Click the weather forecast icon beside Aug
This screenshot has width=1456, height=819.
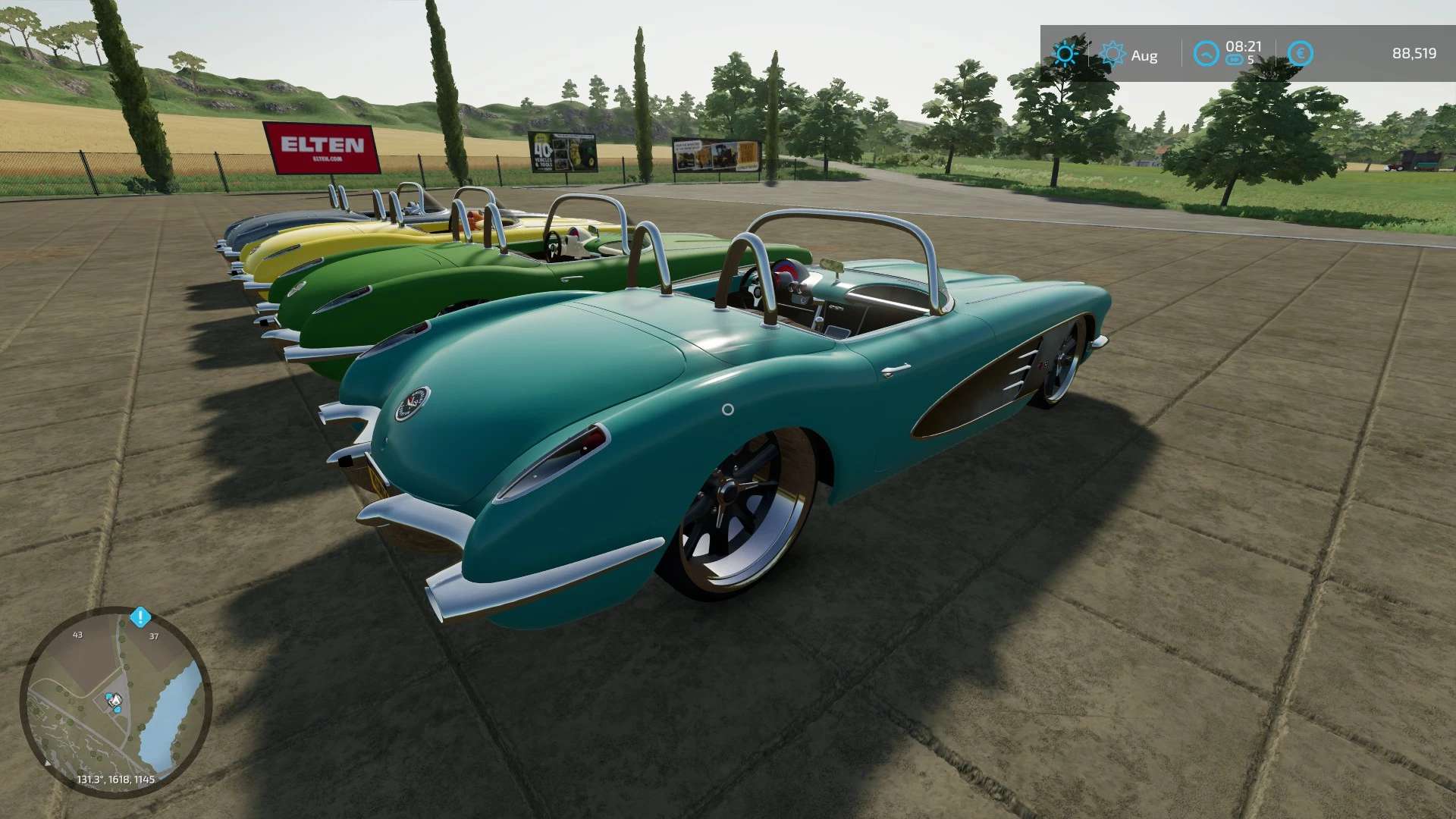pos(1112,54)
